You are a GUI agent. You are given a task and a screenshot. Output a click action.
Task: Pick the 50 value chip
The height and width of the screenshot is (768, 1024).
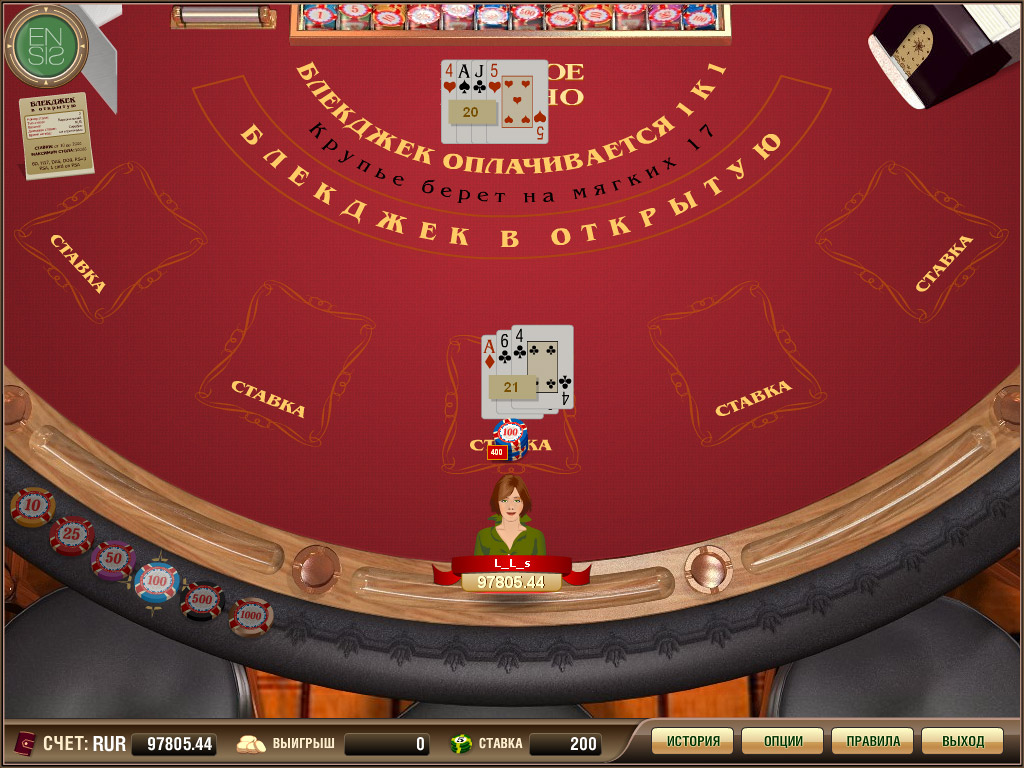click(113, 560)
